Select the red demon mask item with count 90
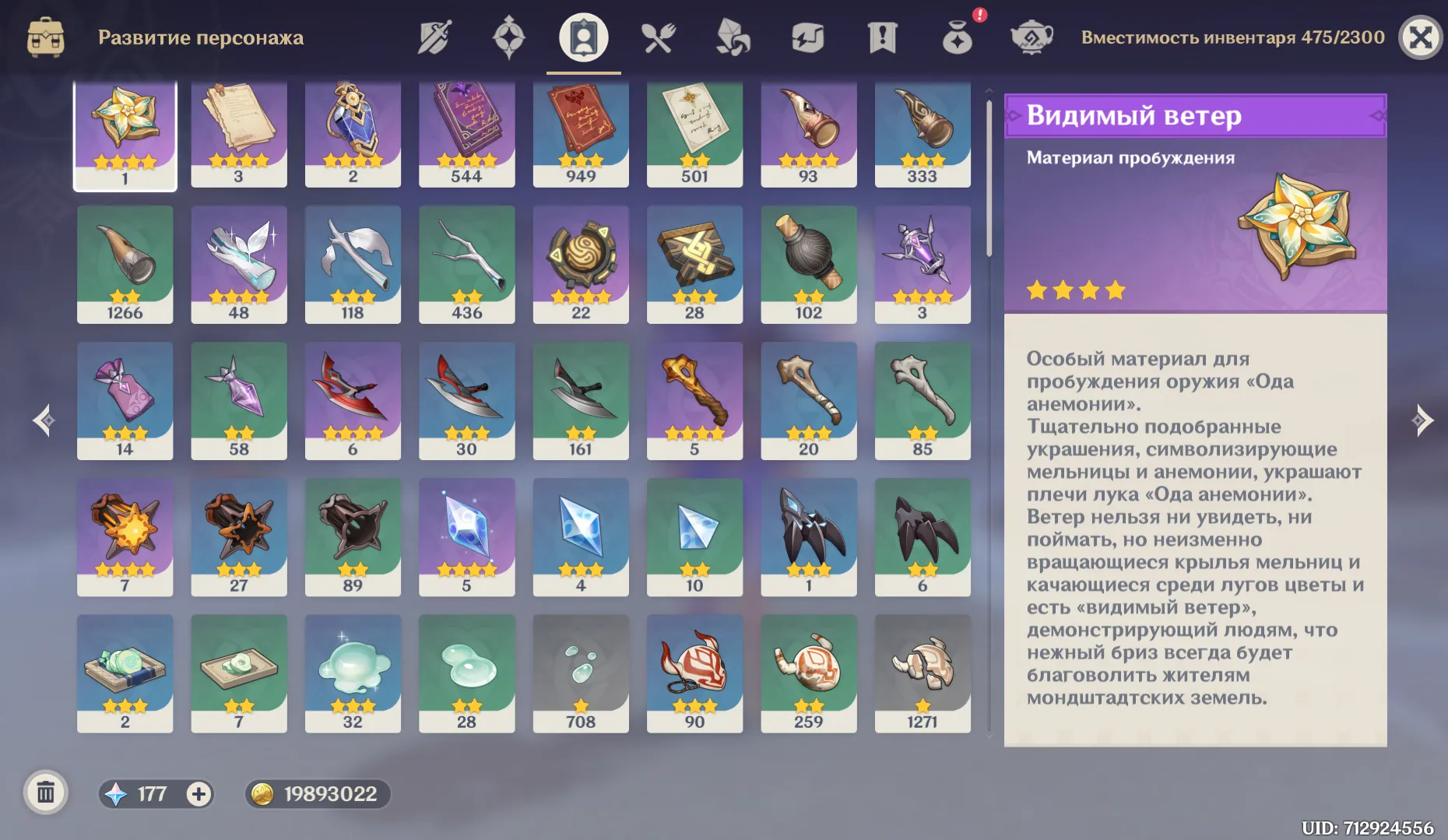Screen dimensions: 1448x840 pyautogui.click(x=694, y=674)
